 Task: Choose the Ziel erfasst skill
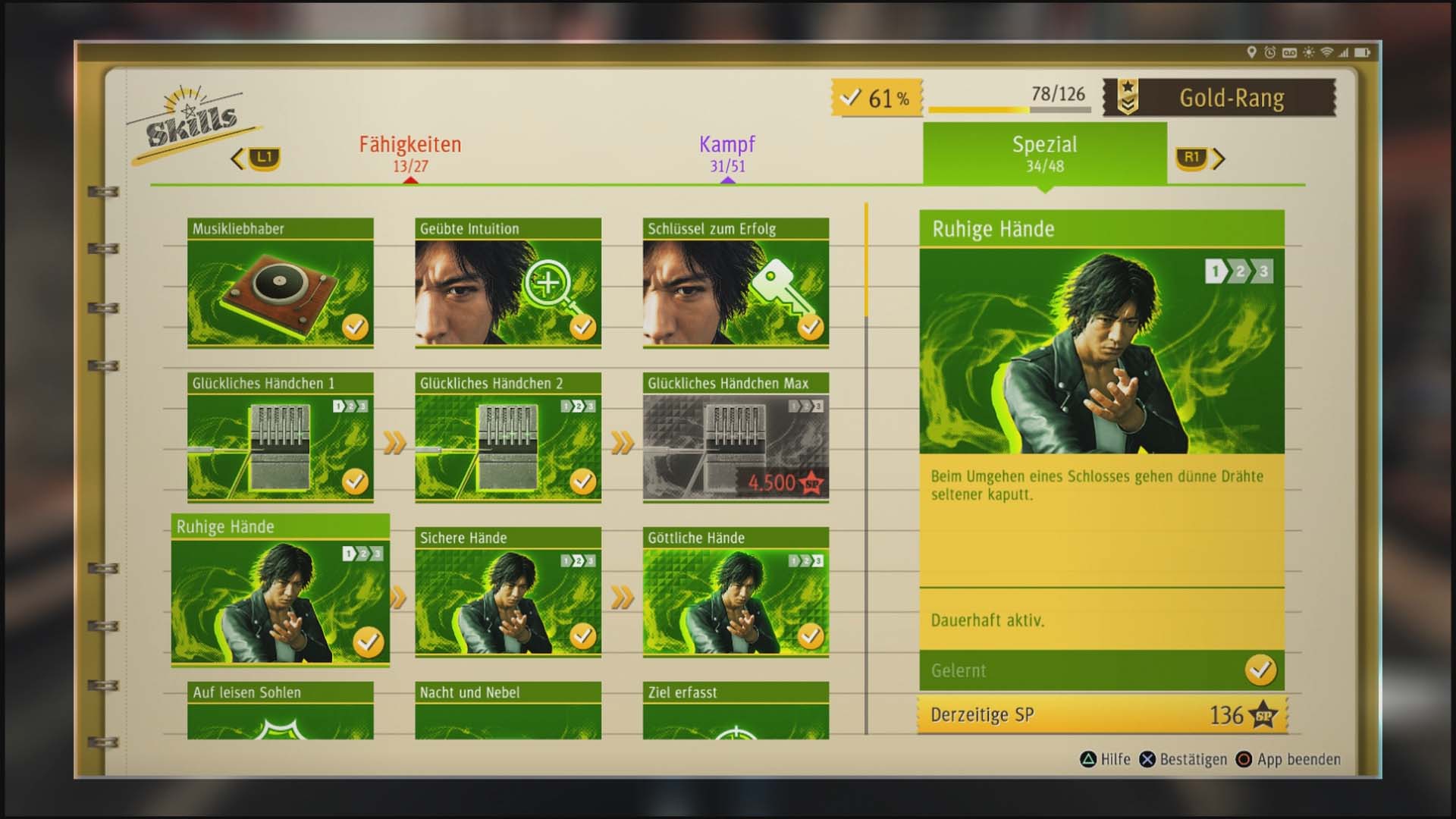point(736,711)
